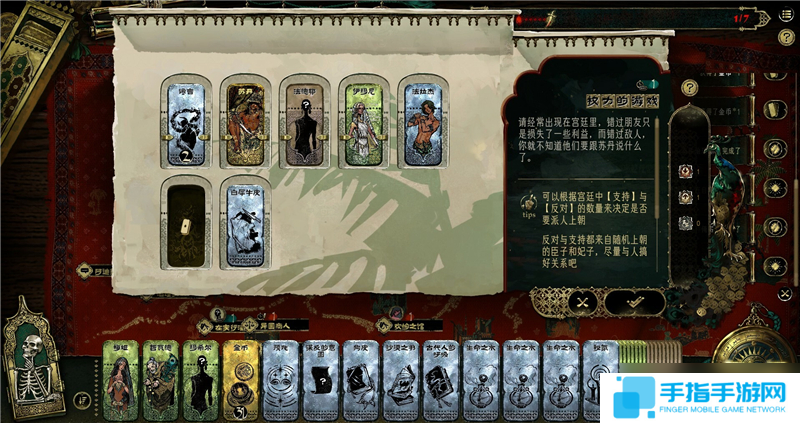Pick the 古代人的梦吟 book card
The height and width of the screenshot is (423, 800).
[x=439, y=380]
